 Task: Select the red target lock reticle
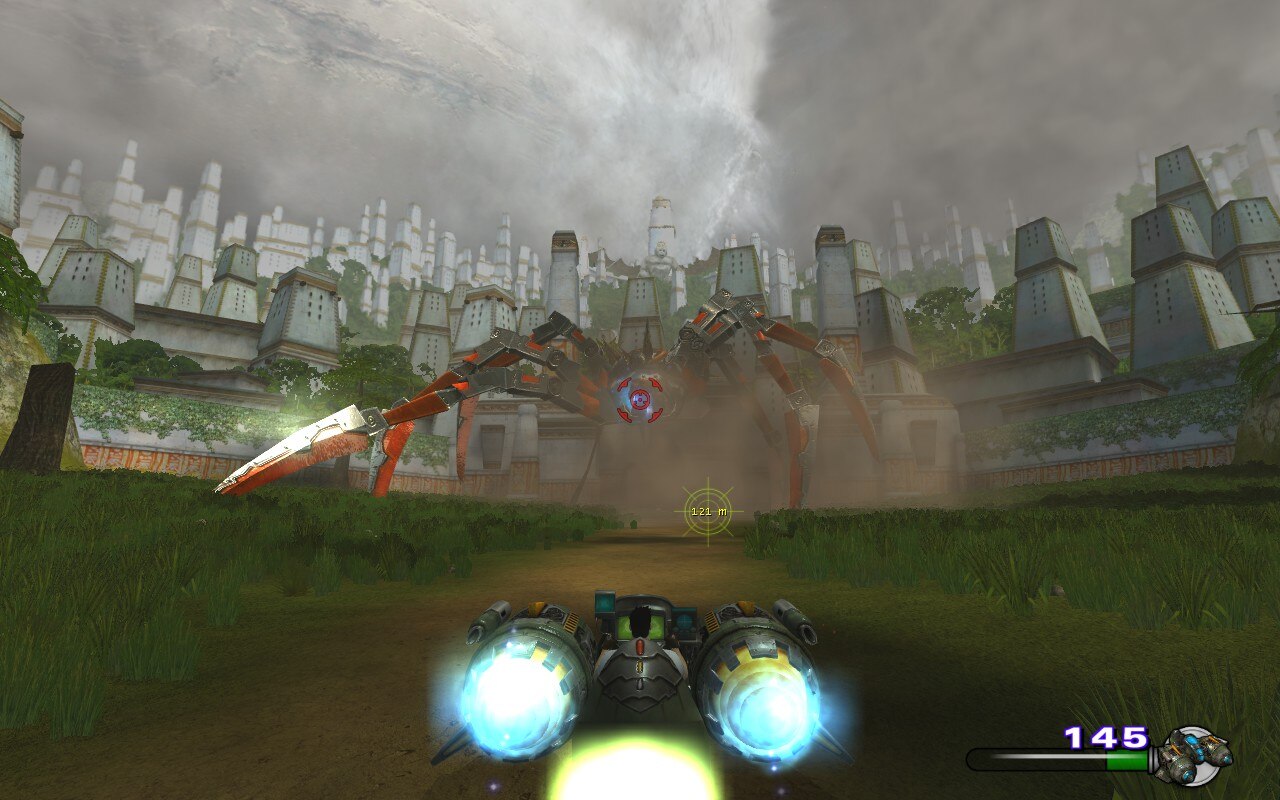tap(640, 399)
